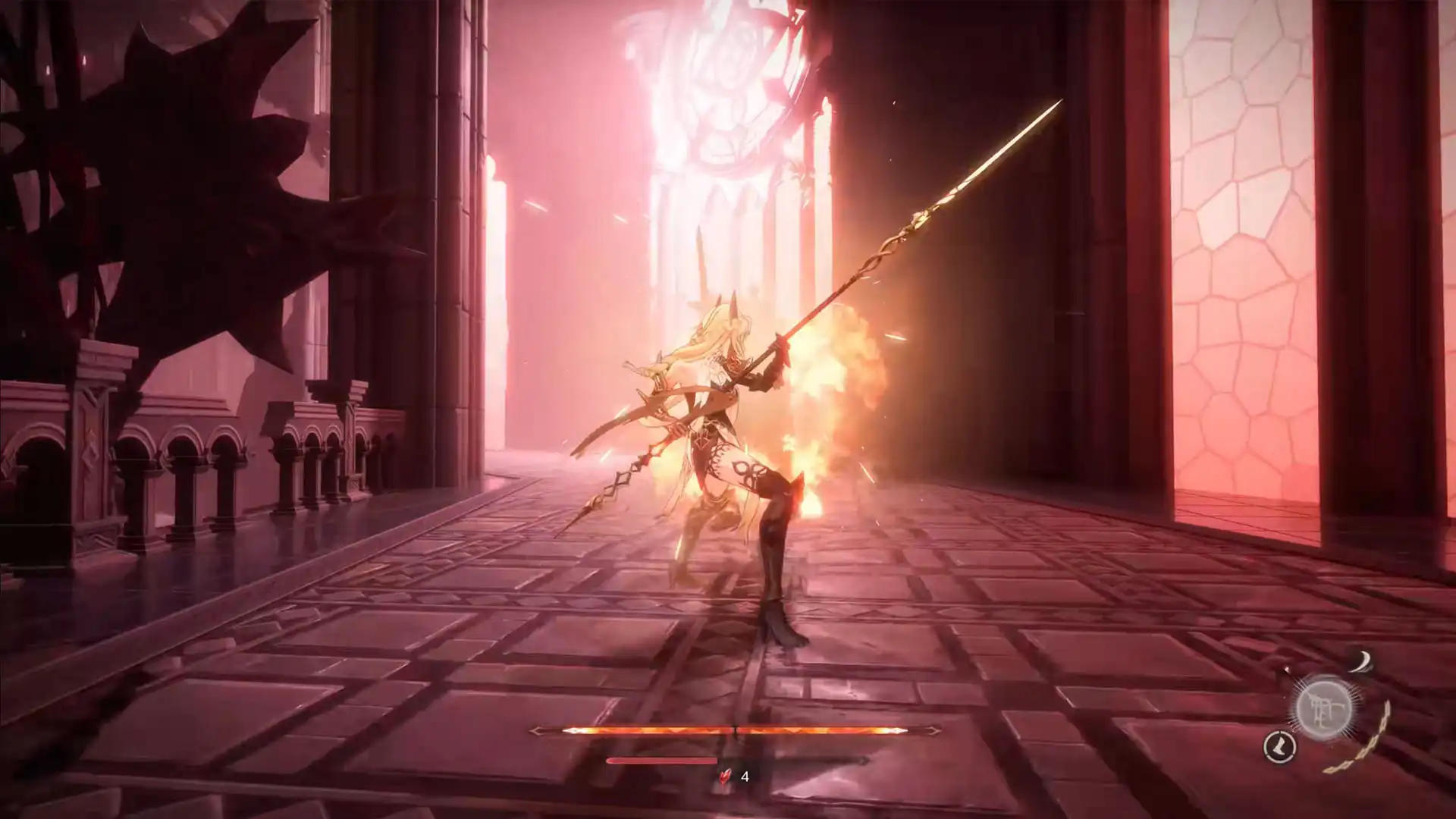The image size is (1456, 819).
Task: Activate the glowing rune skill orb
Action: tap(1324, 708)
